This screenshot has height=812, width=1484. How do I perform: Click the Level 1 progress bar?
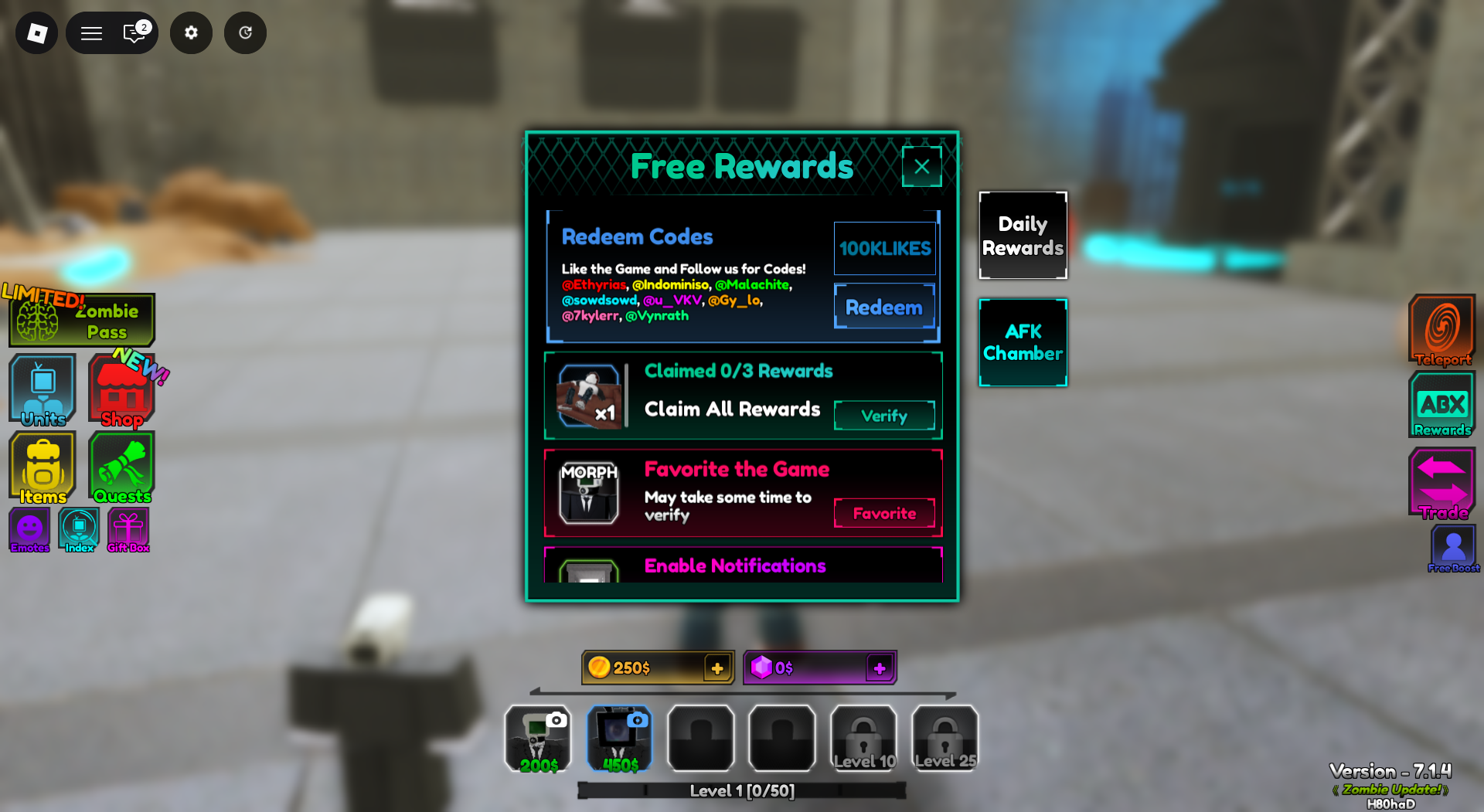tap(741, 790)
